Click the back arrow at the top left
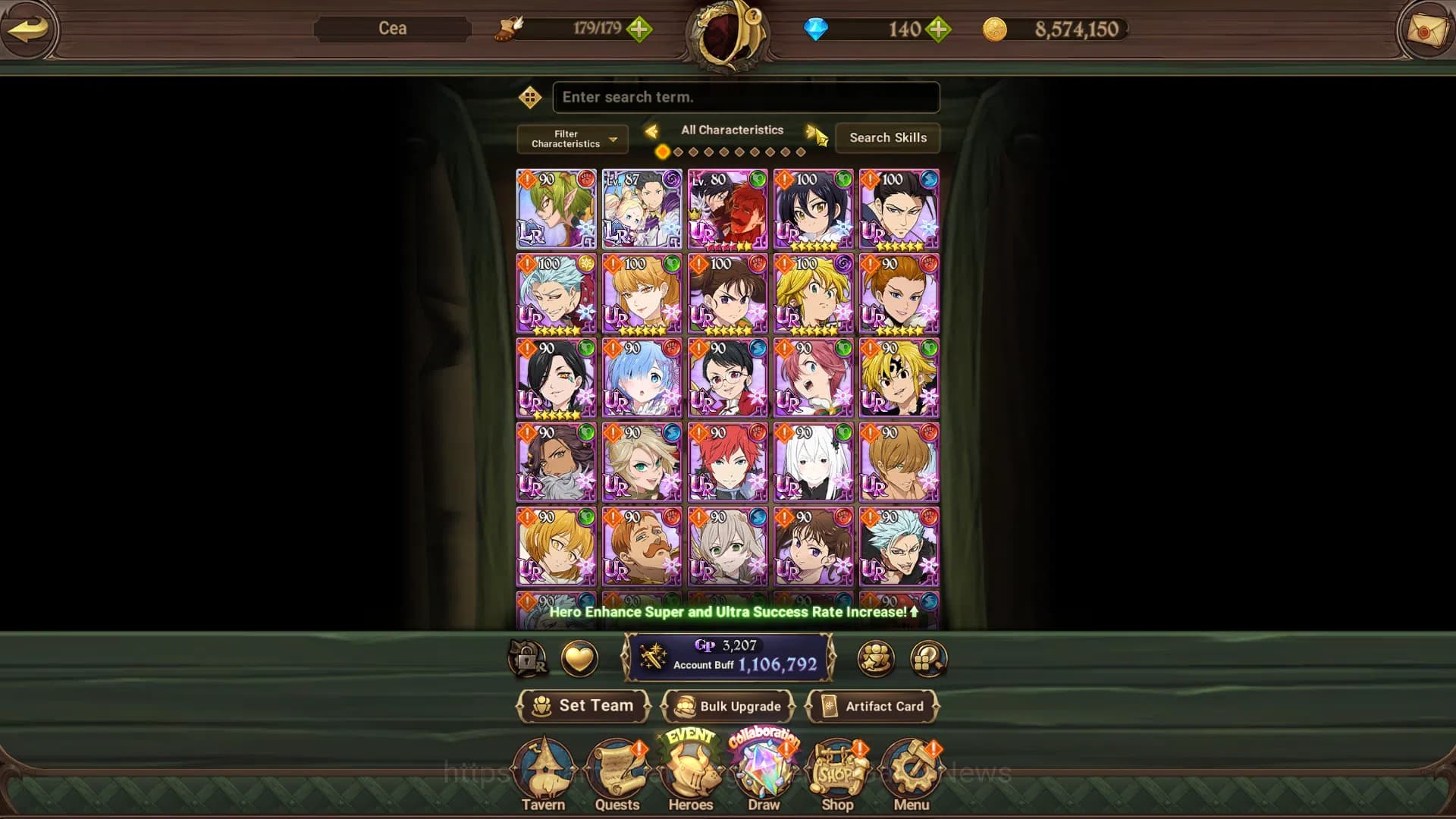The height and width of the screenshot is (819, 1456). click(x=28, y=30)
